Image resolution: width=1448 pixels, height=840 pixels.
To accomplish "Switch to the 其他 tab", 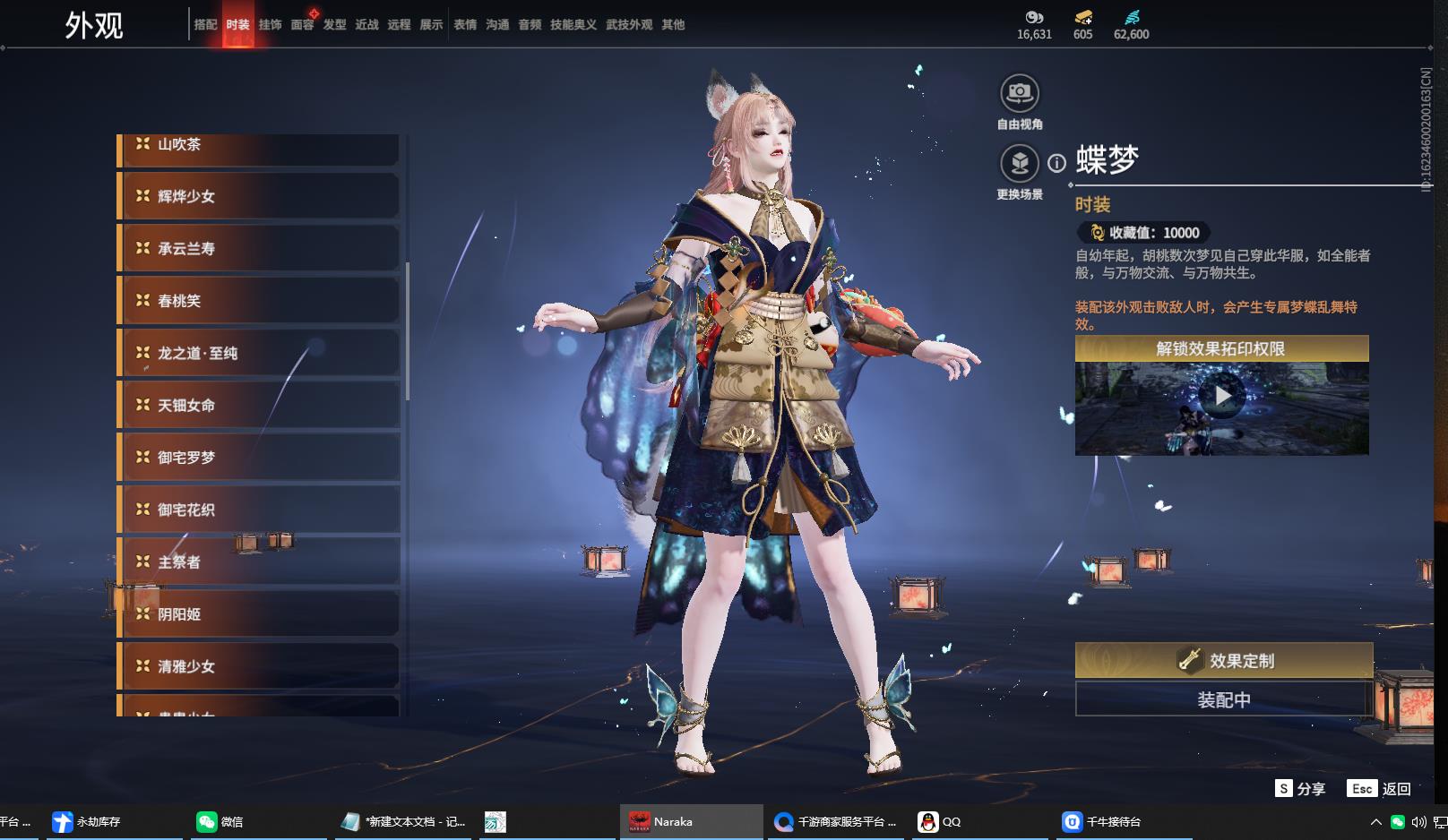I will pos(673,25).
